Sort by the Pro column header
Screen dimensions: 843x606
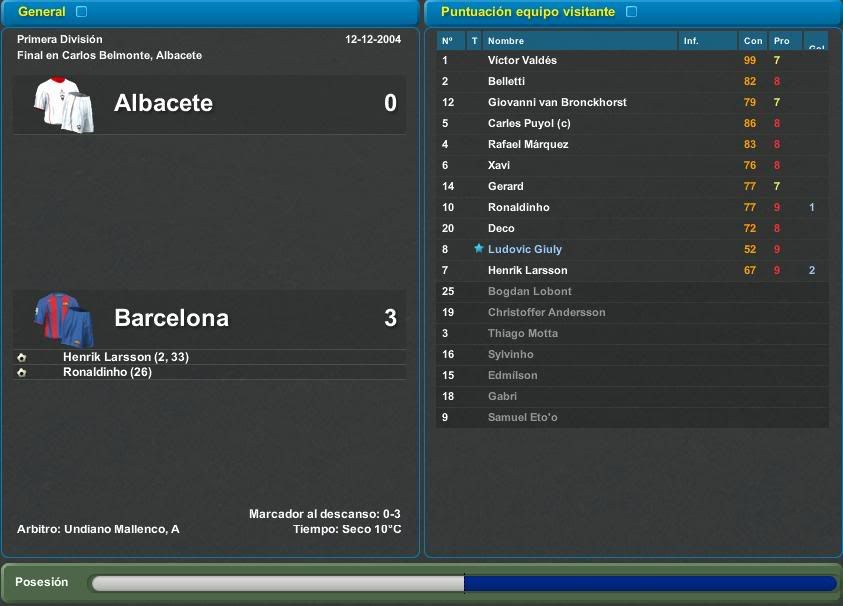pyautogui.click(x=782, y=41)
